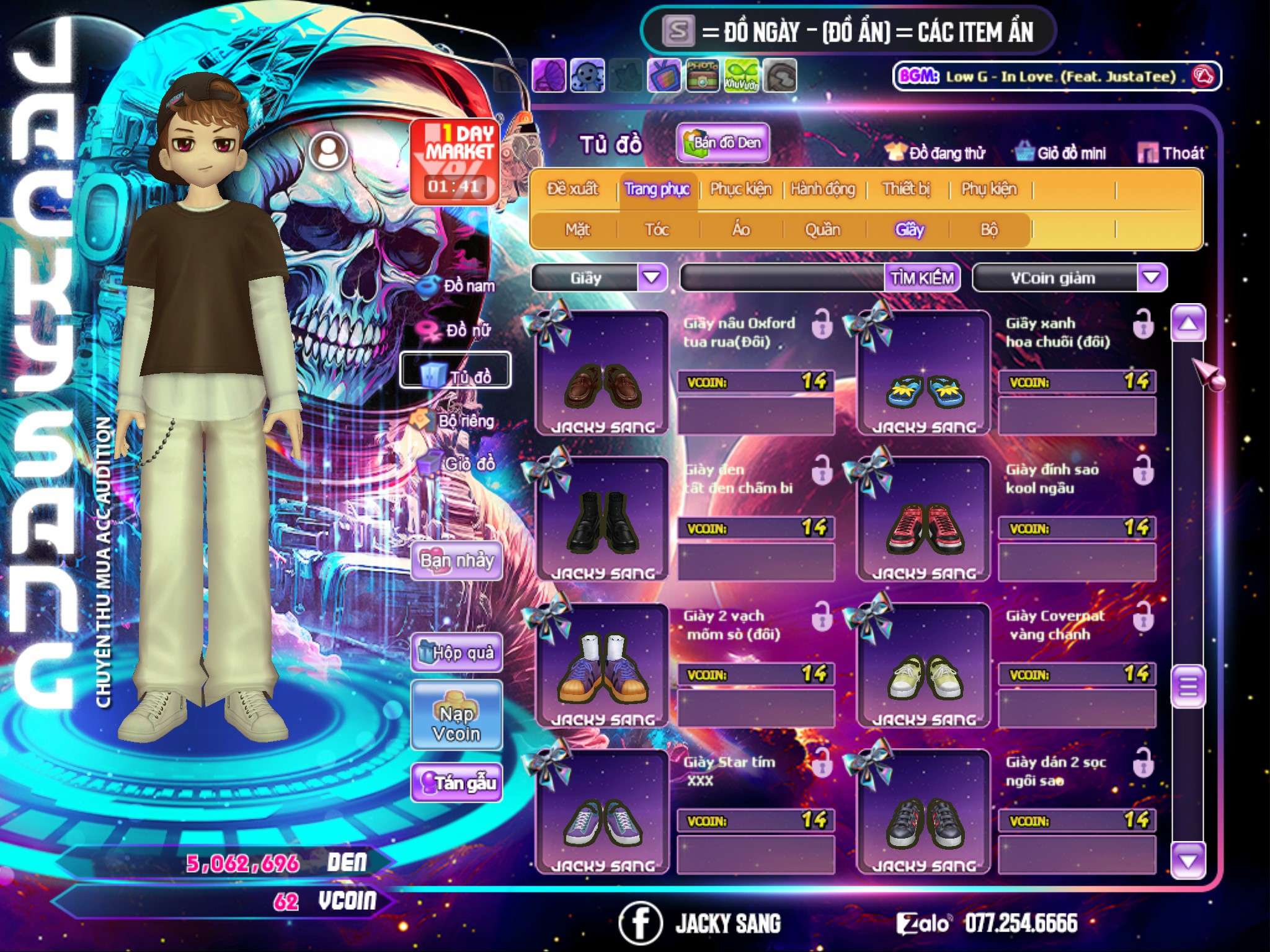The width and height of the screenshot is (1270, 952).
Task: Select the Phục kiện tab
Action: (x=740, y=188)
